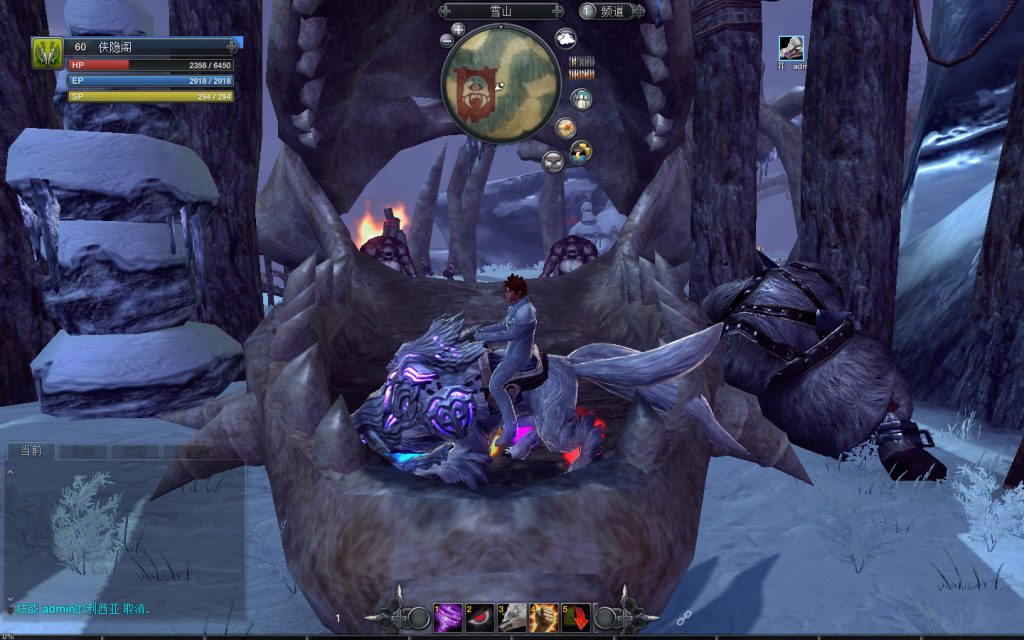Click the minimap's zoom-in plus button
Screen dimensions: 1024x640
[458, 29]
